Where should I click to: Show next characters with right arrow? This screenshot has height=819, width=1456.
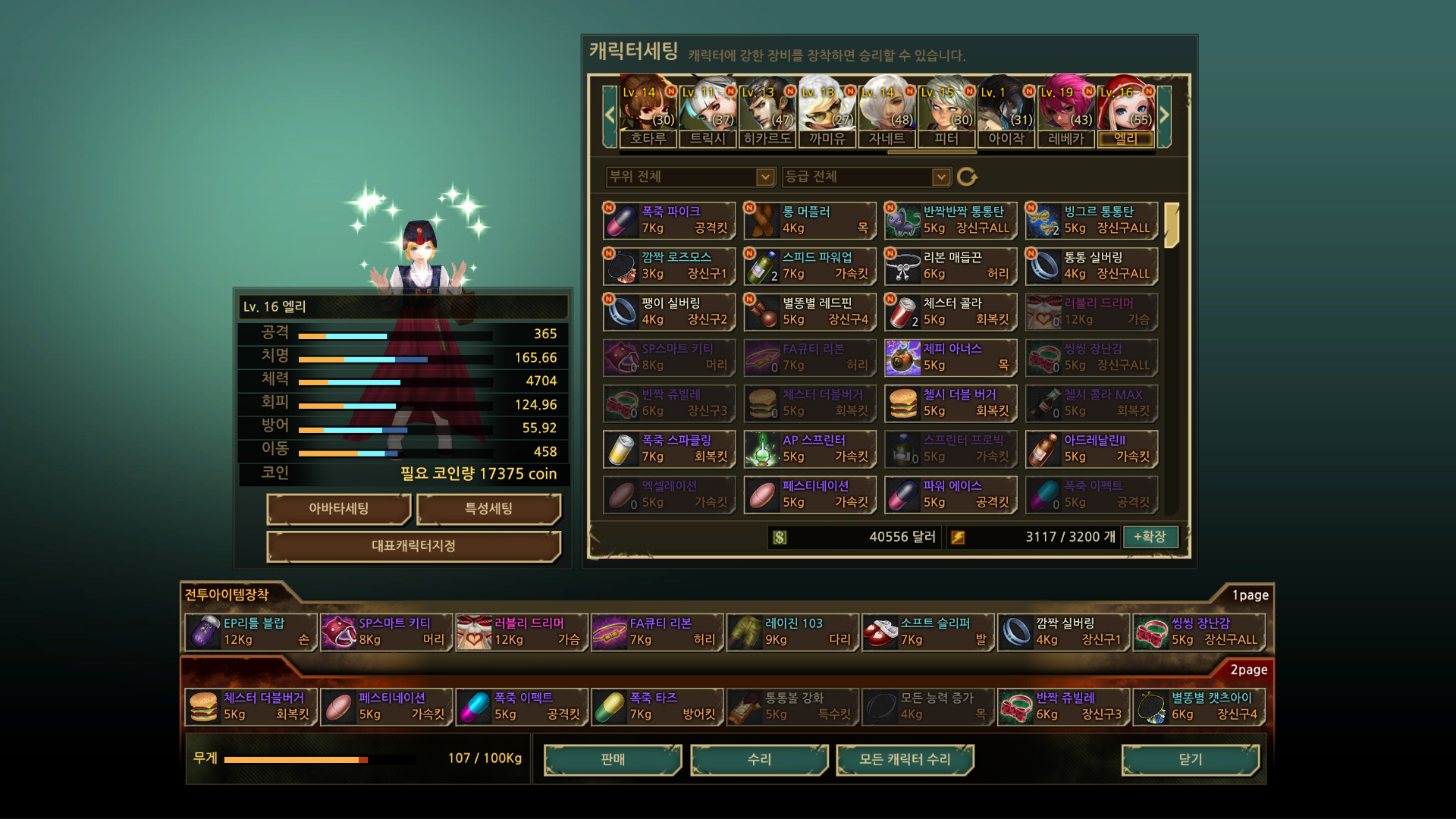(x=1164, y=116)
